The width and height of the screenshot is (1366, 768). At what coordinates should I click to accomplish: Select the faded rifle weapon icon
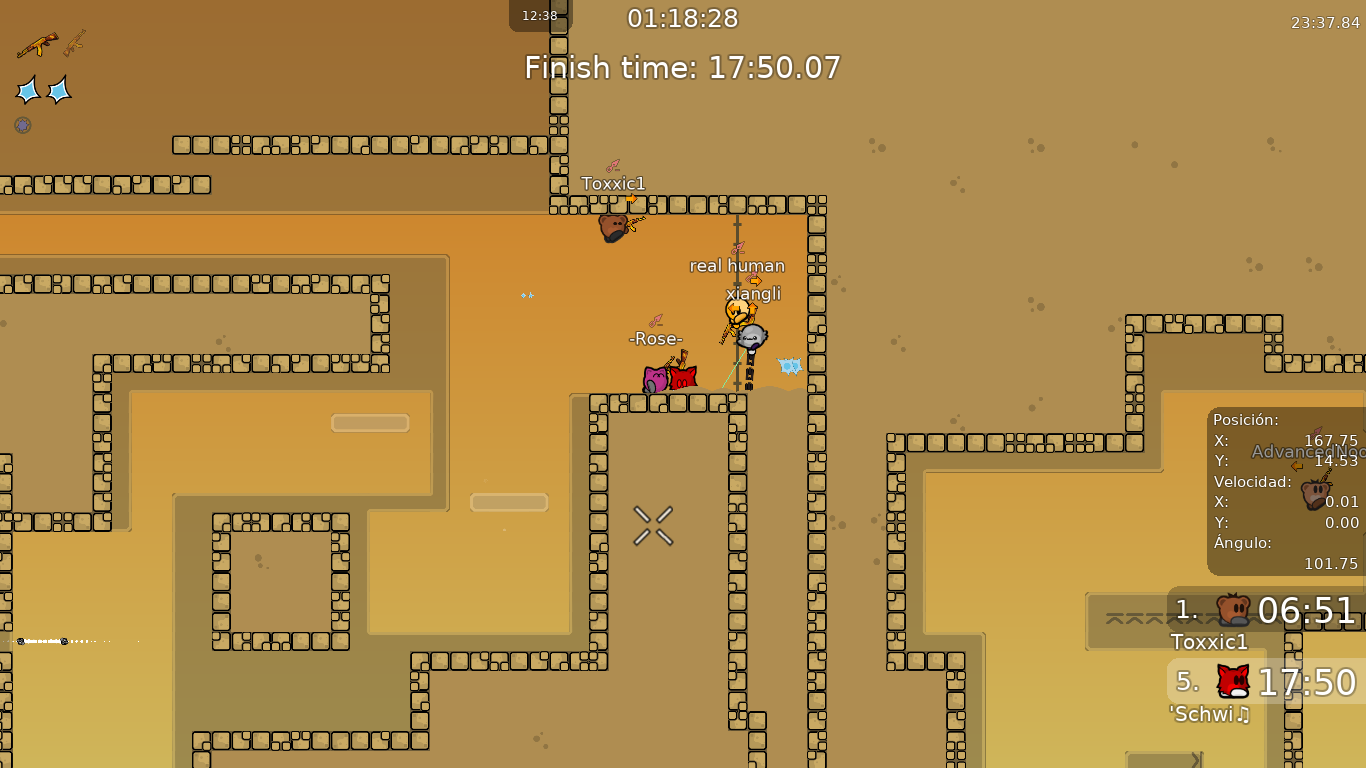point(75,42)
